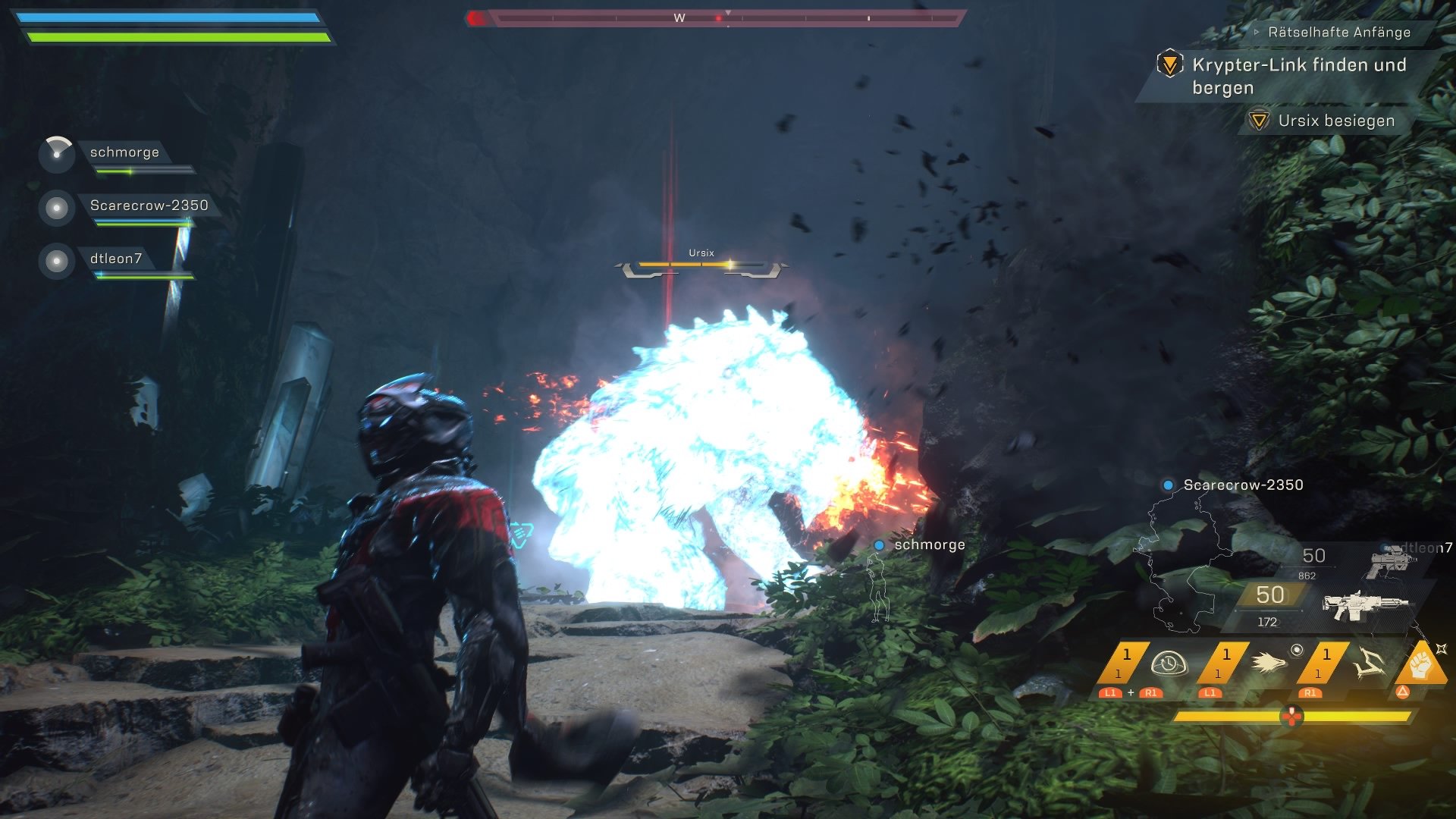Open the Krypter-Link finden und bergen objective

tap(1298, 76)
